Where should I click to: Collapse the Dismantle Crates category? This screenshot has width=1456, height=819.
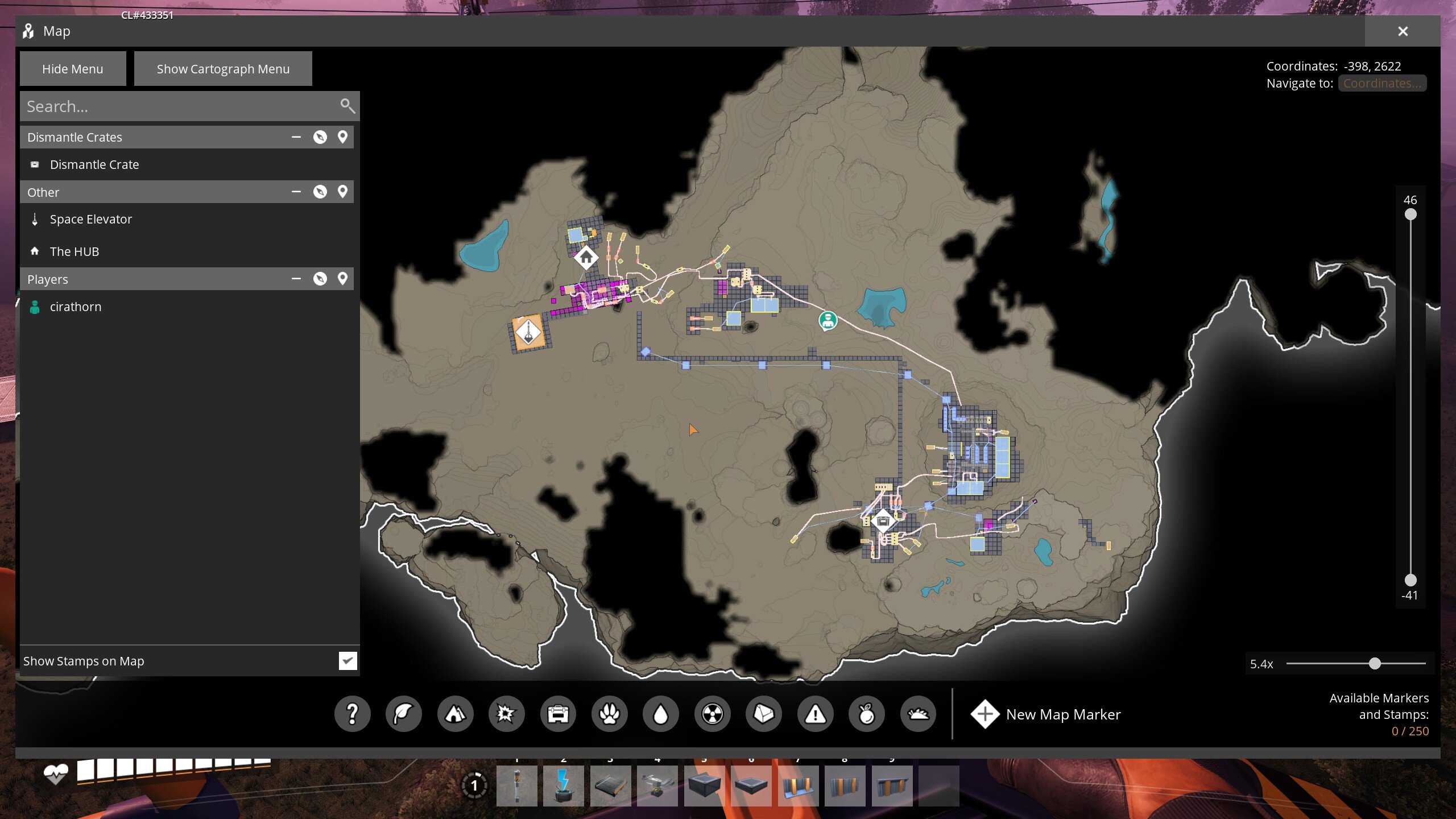coord(296,137)
